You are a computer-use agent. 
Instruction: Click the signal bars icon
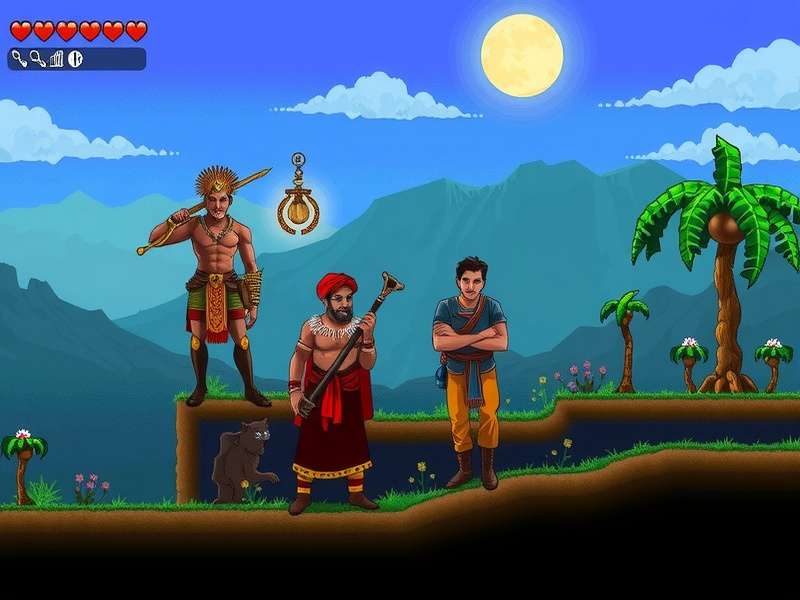(x=56, y=59)
